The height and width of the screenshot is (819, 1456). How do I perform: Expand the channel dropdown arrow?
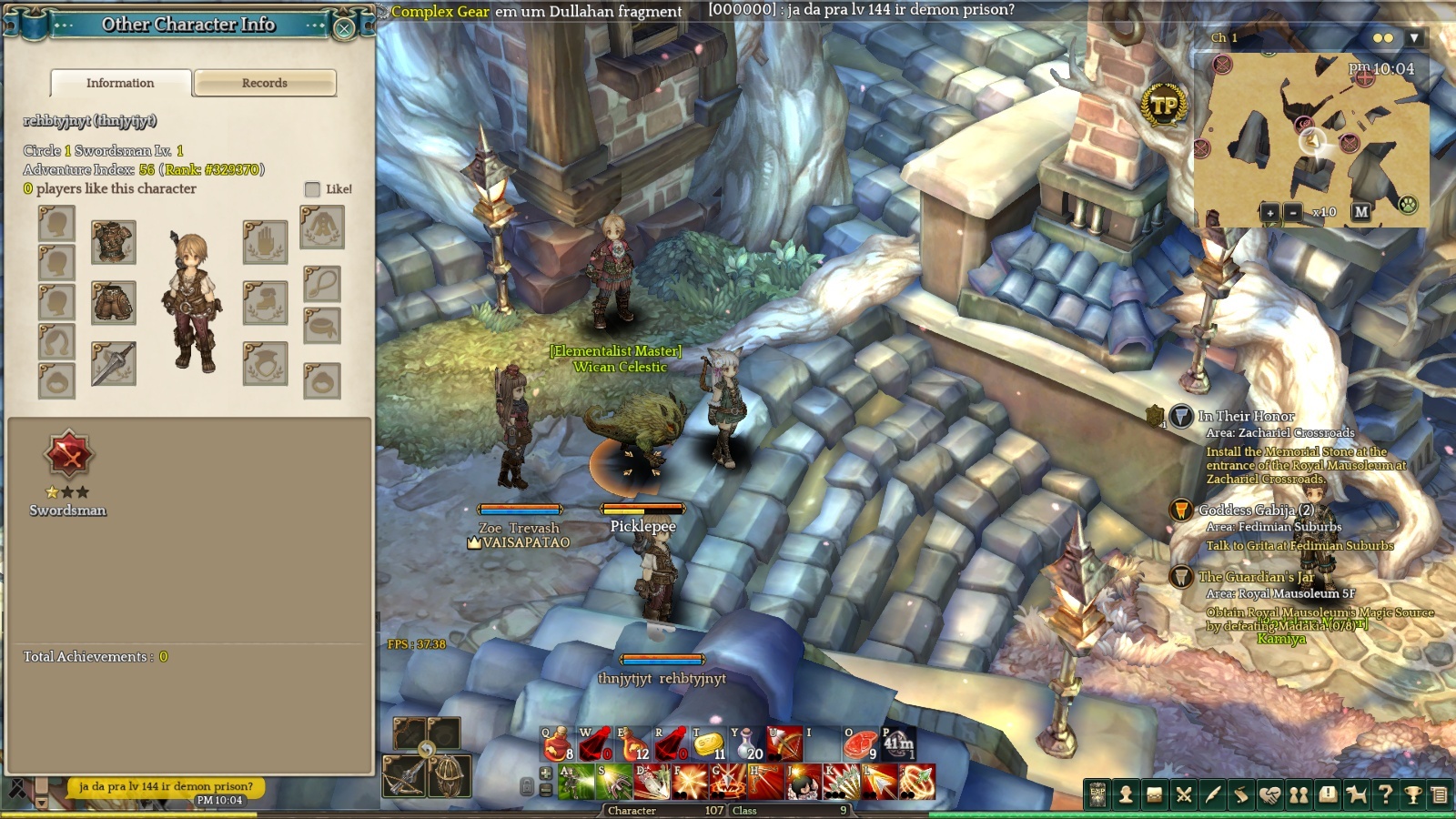coord(1414,38)
